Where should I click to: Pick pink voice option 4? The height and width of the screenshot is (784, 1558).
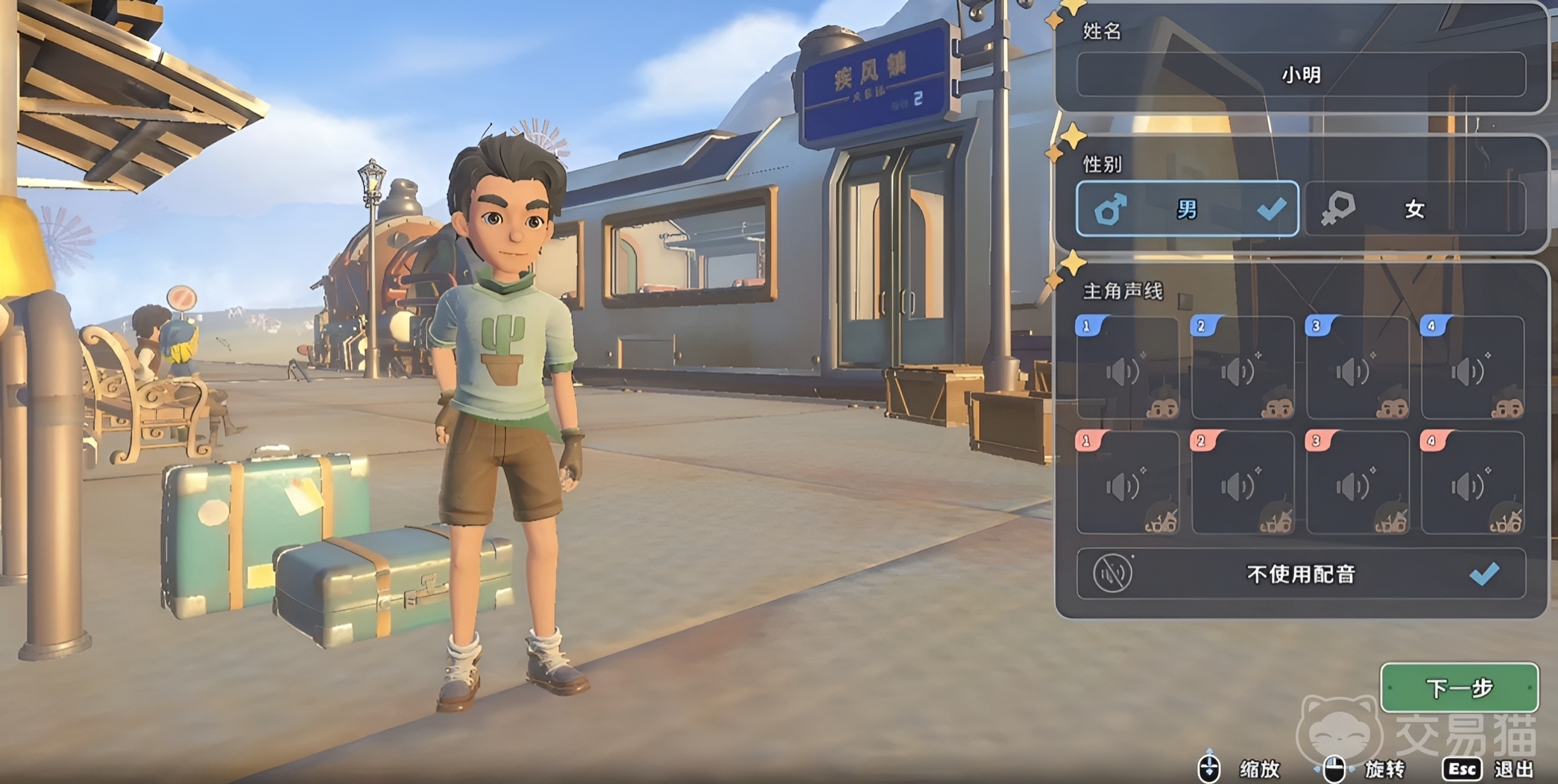click(x=1472, y=484)
